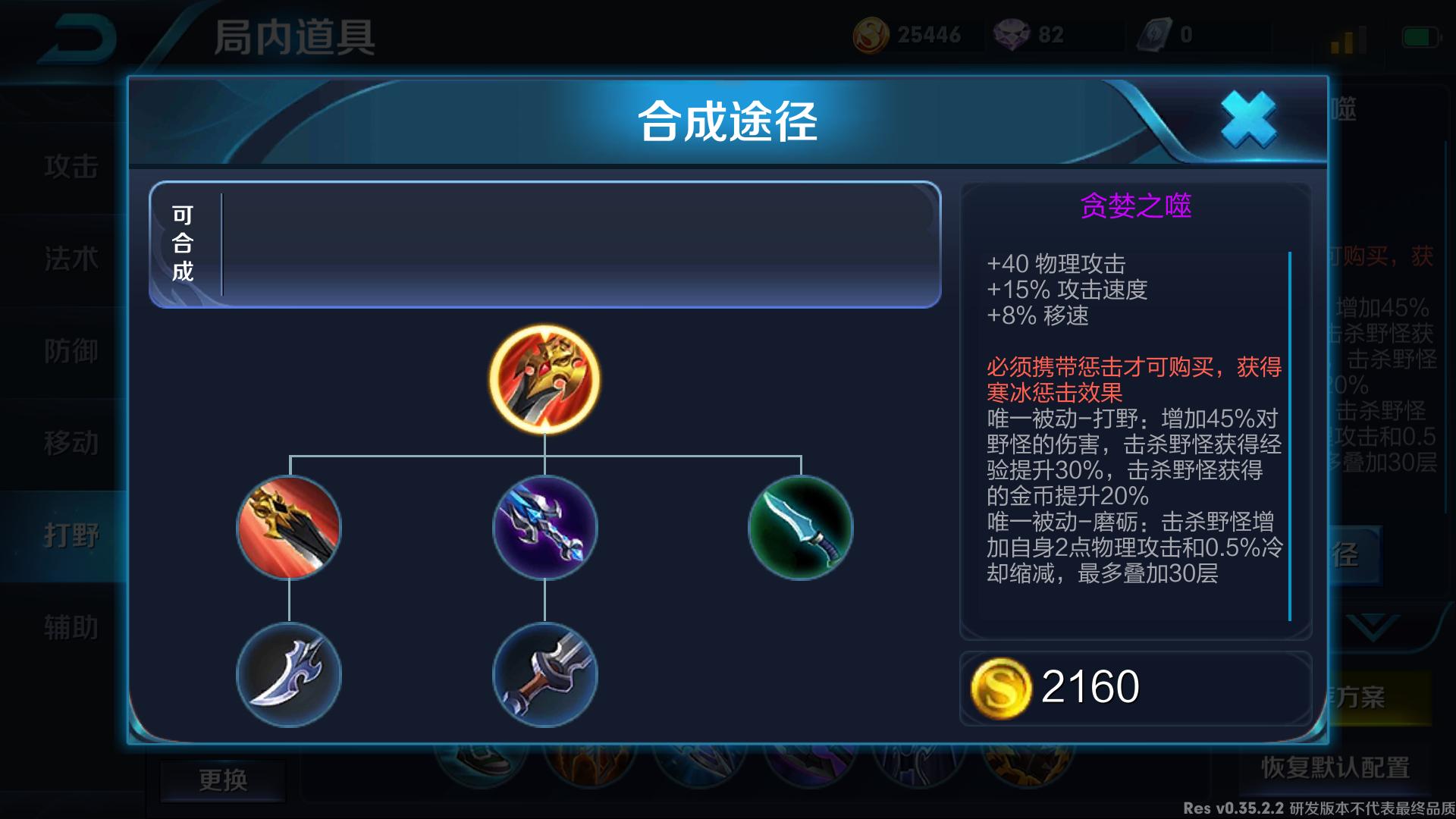Open the green dagger component item

800,529
